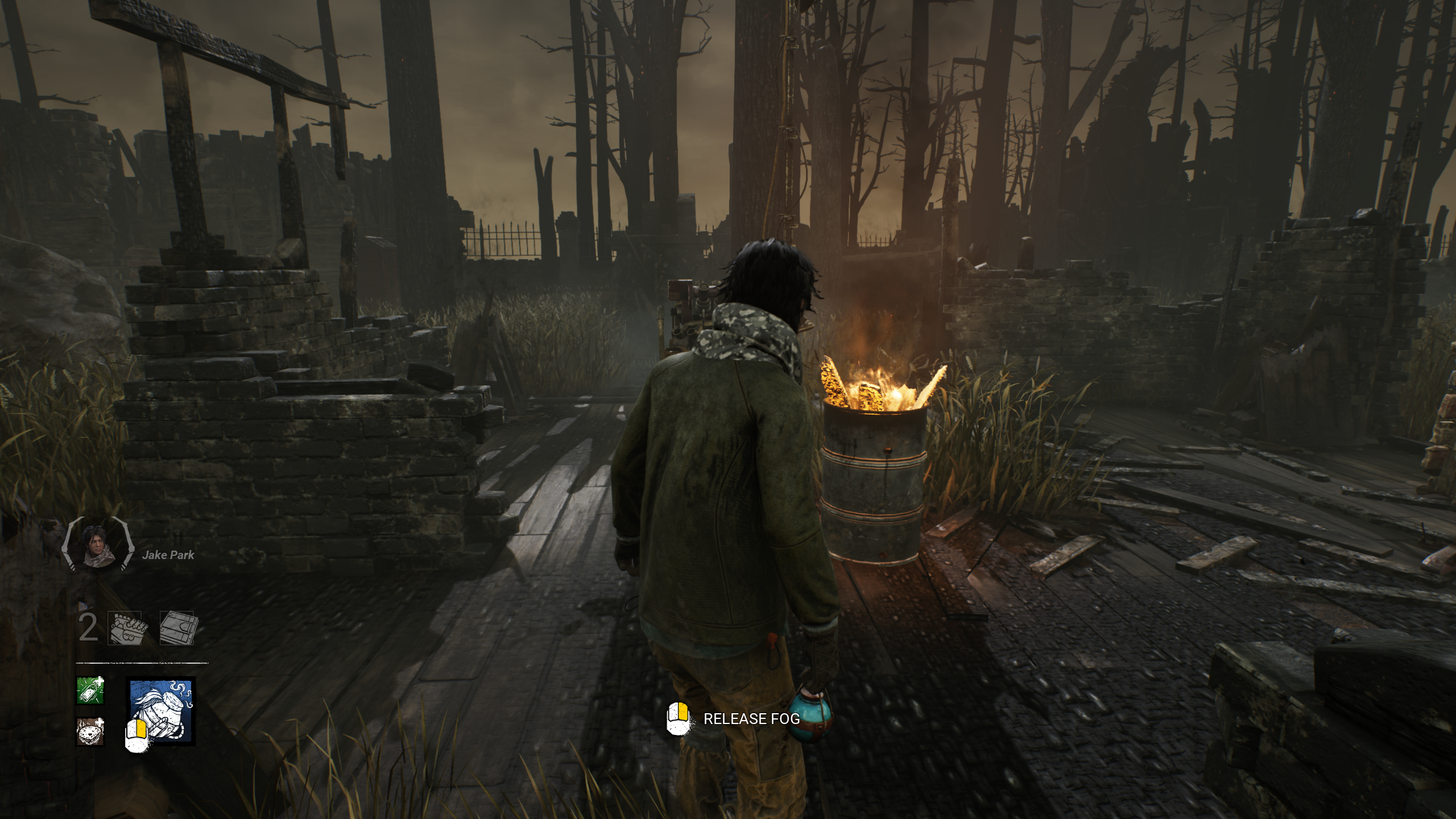
Task: Select the blue fog vial item icon
Action: [163, 711]
